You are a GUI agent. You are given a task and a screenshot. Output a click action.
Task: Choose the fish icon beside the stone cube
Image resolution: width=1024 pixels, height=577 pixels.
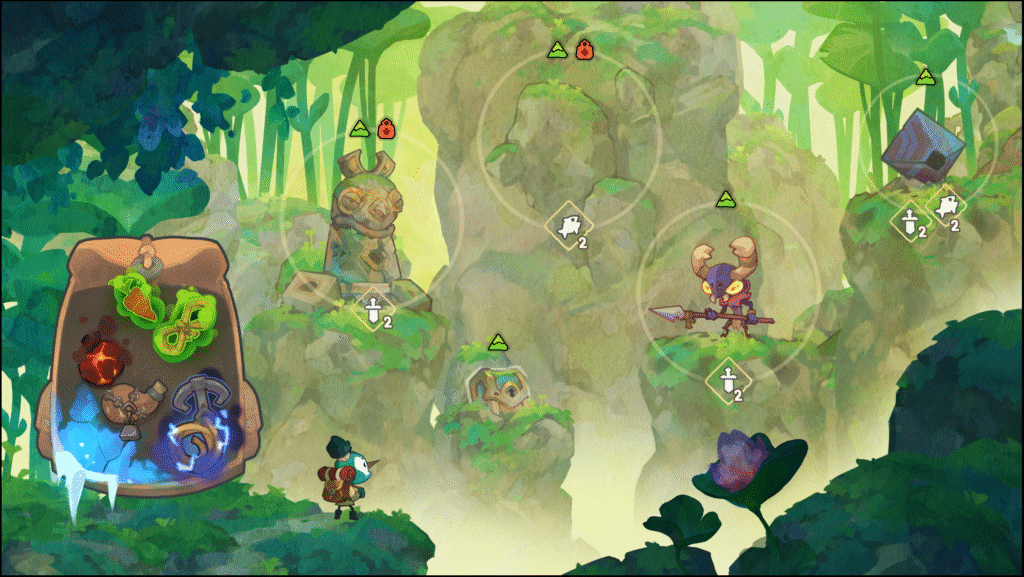[x=945, y=207]
